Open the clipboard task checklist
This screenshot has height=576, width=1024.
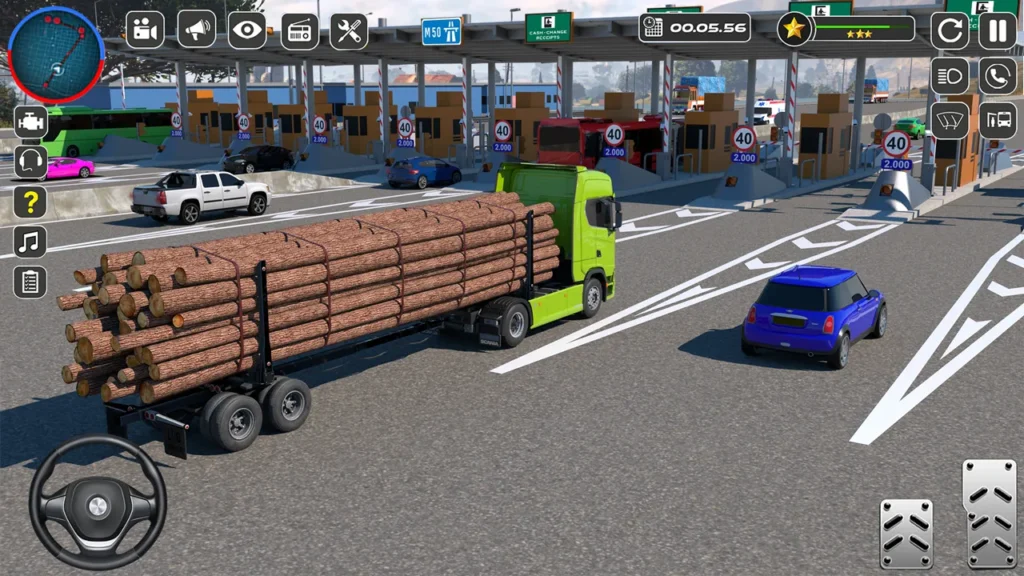30,281
